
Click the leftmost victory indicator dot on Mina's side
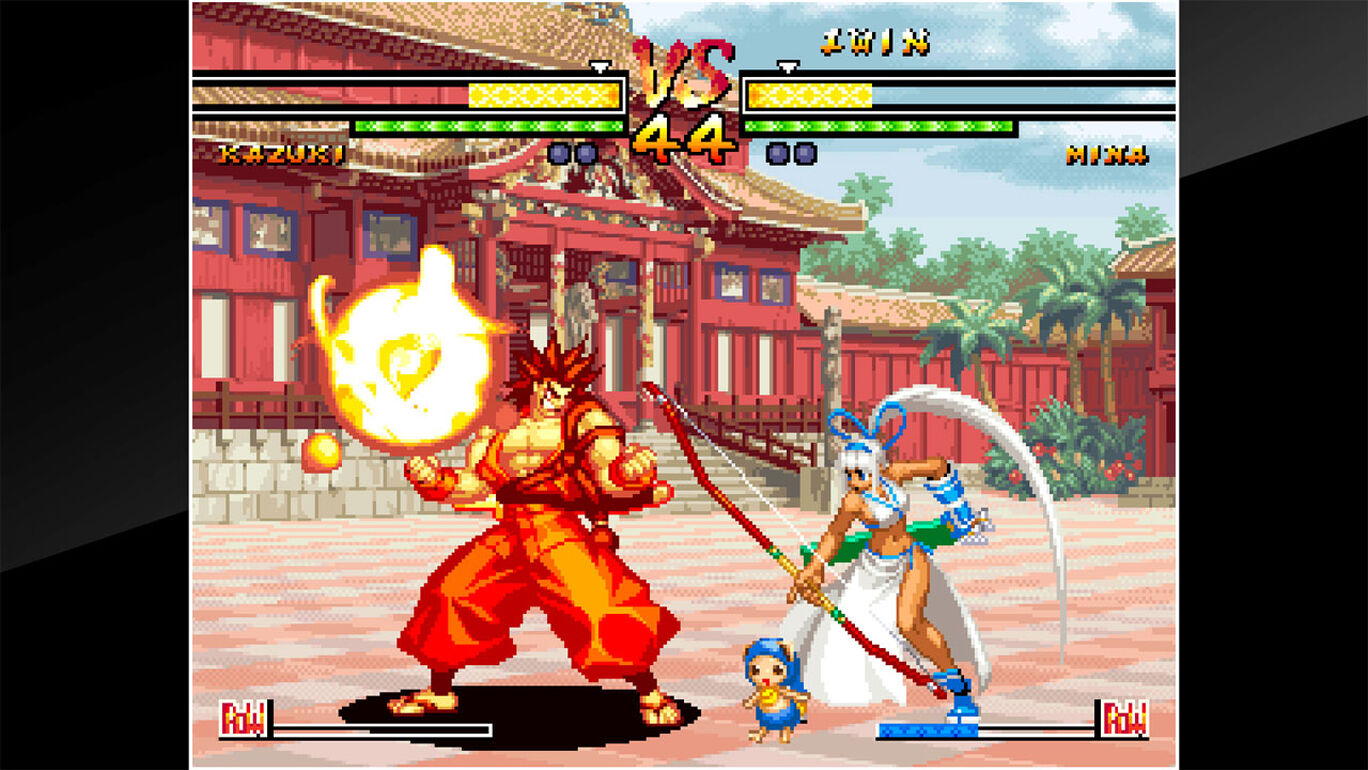click(x=775, y=152)
